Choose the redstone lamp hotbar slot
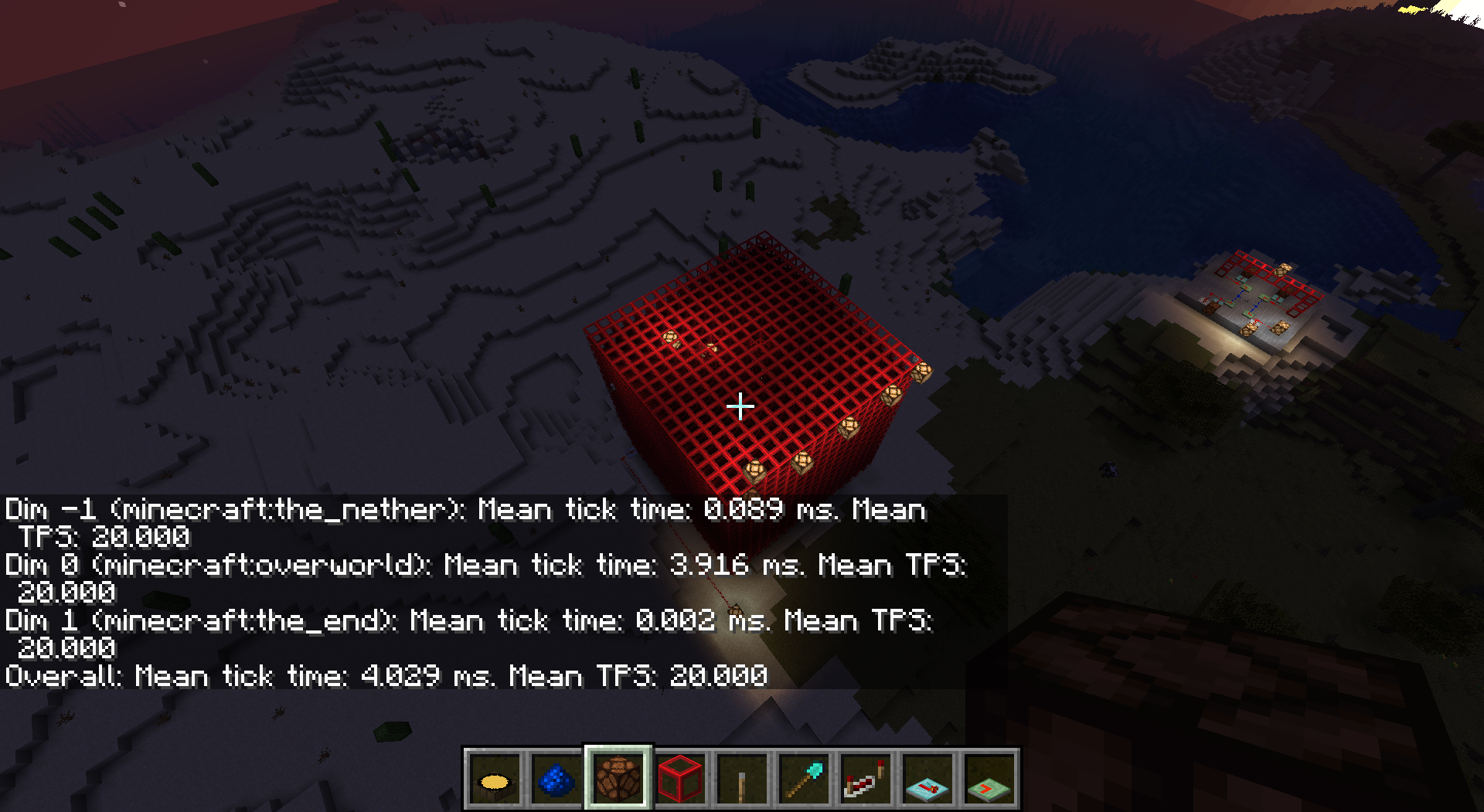Image resolution: width=1484 pixels, height=812 pixels. coord(618,780)
